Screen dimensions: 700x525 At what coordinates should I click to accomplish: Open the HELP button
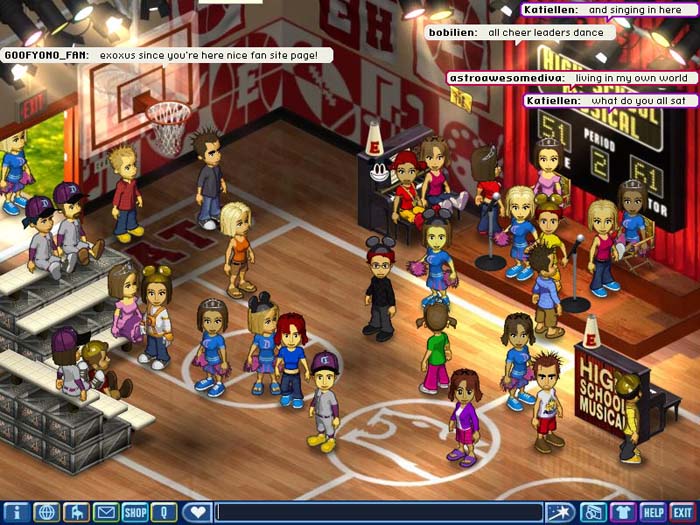(x=653, y=513)
